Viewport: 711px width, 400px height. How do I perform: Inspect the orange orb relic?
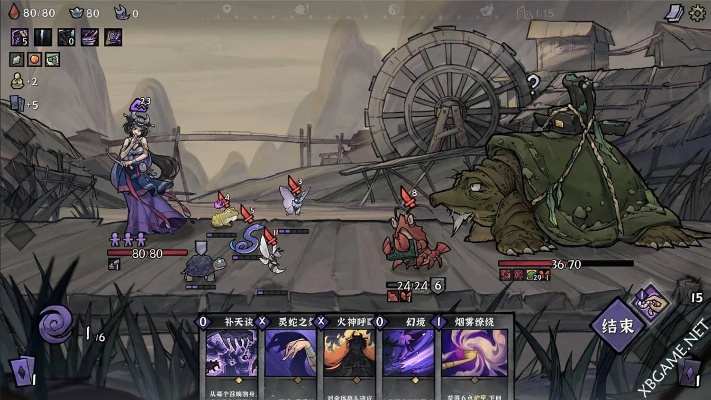(x=34, y=59)
